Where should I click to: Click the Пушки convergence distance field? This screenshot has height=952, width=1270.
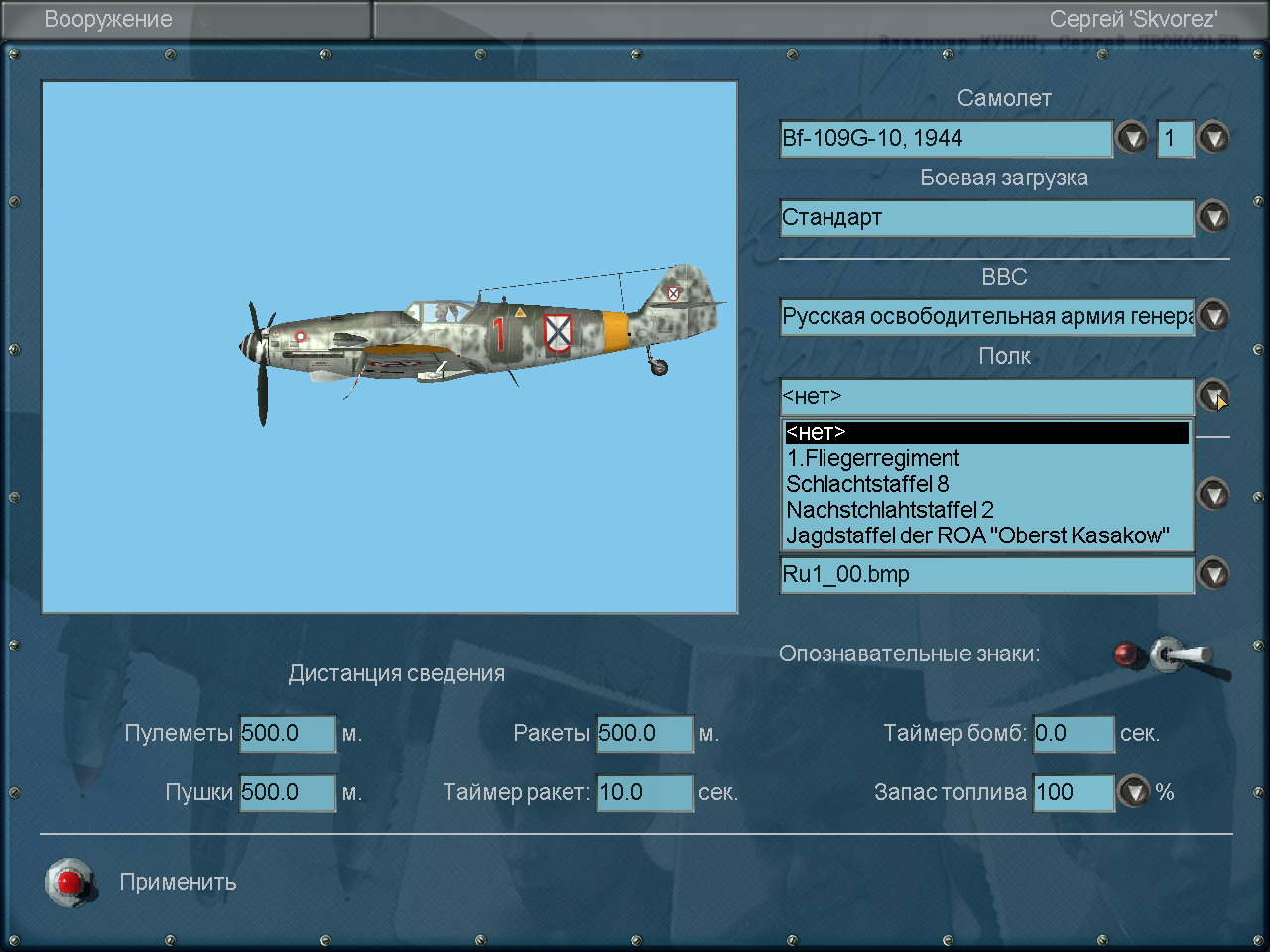coord(288,793)
